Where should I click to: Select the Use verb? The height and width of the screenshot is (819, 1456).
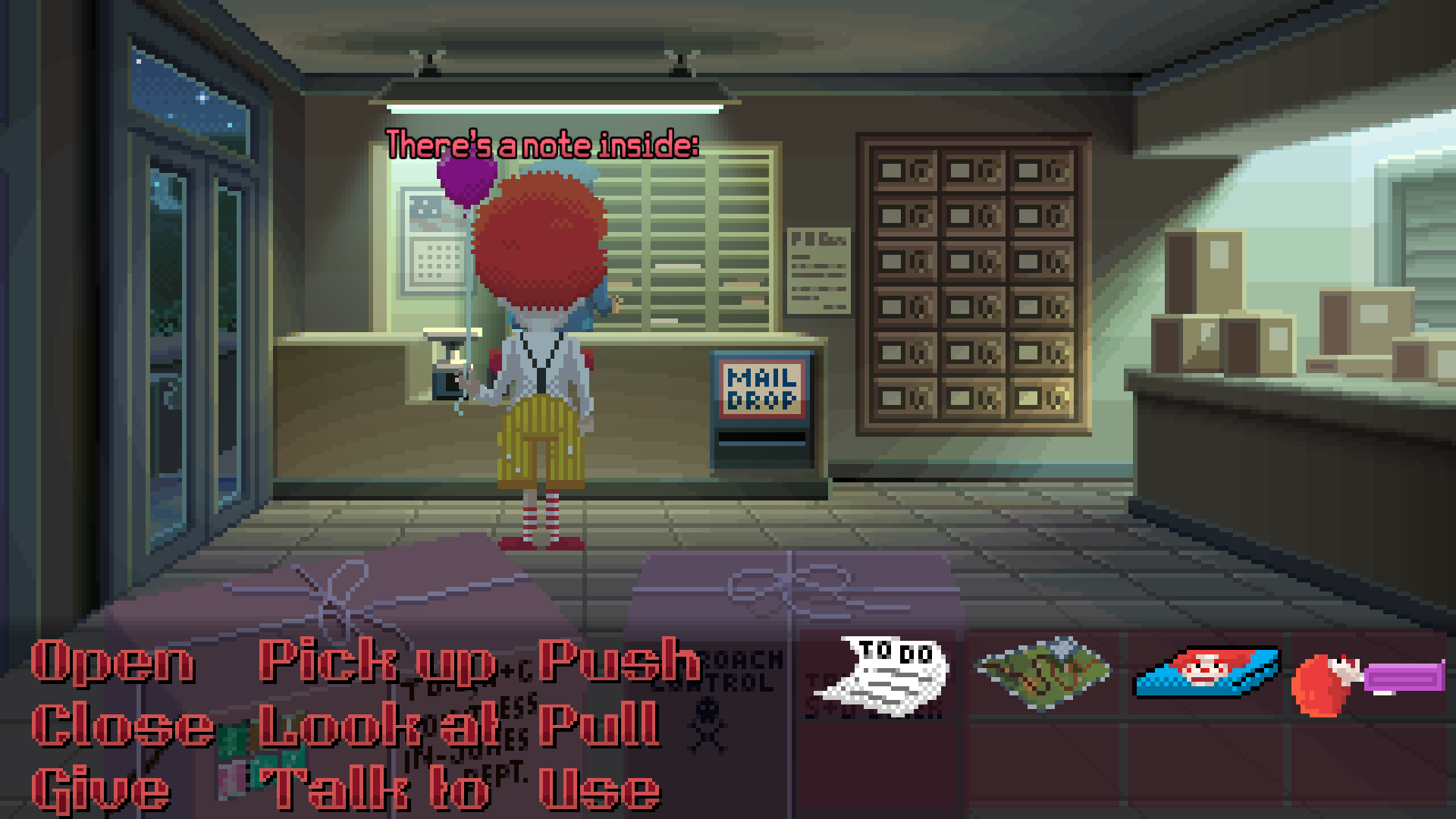coord(599,789)
